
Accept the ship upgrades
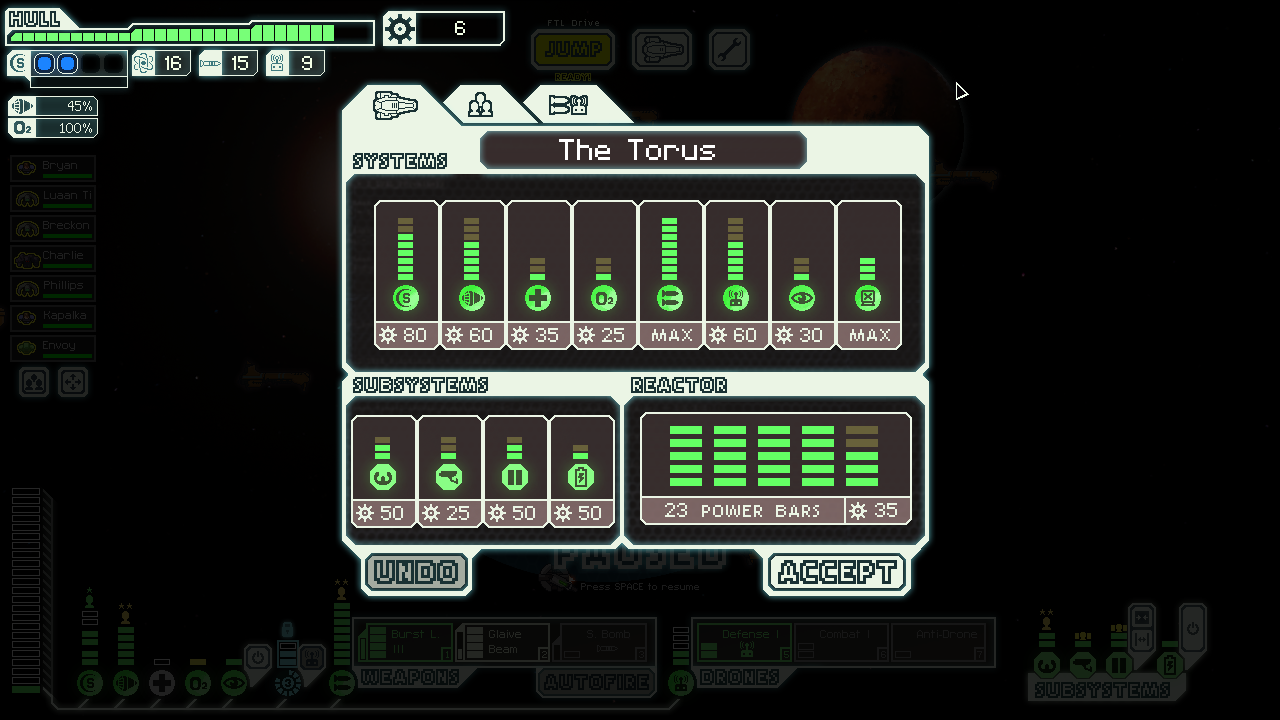(x=836, y=572)
